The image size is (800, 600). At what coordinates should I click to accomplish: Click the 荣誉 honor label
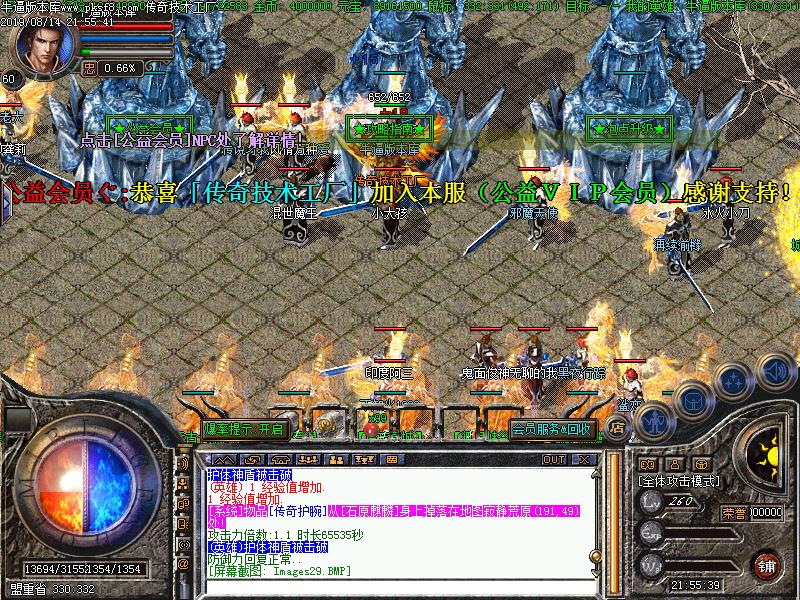point(734,512)
